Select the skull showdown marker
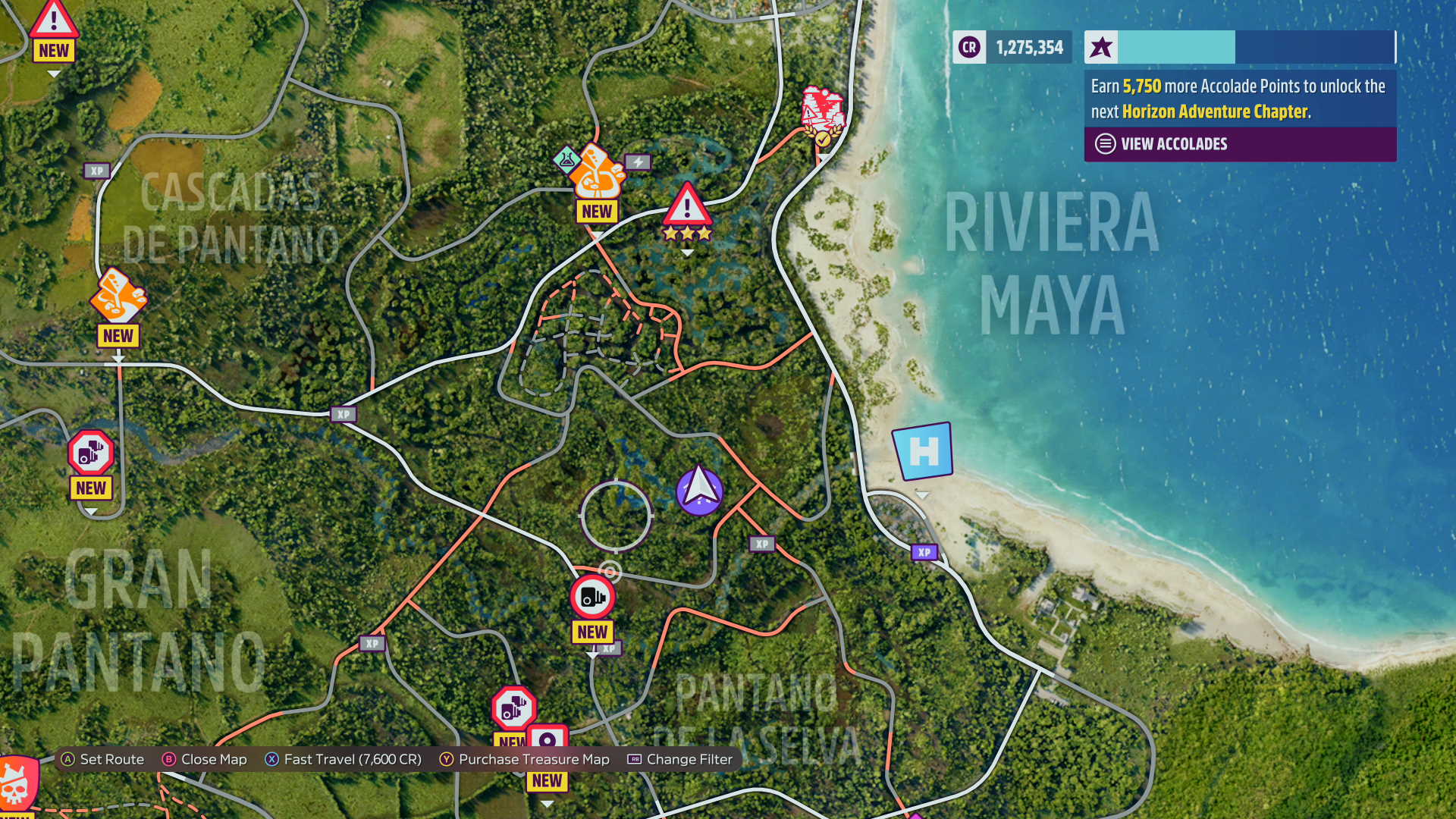 point(17,783)
